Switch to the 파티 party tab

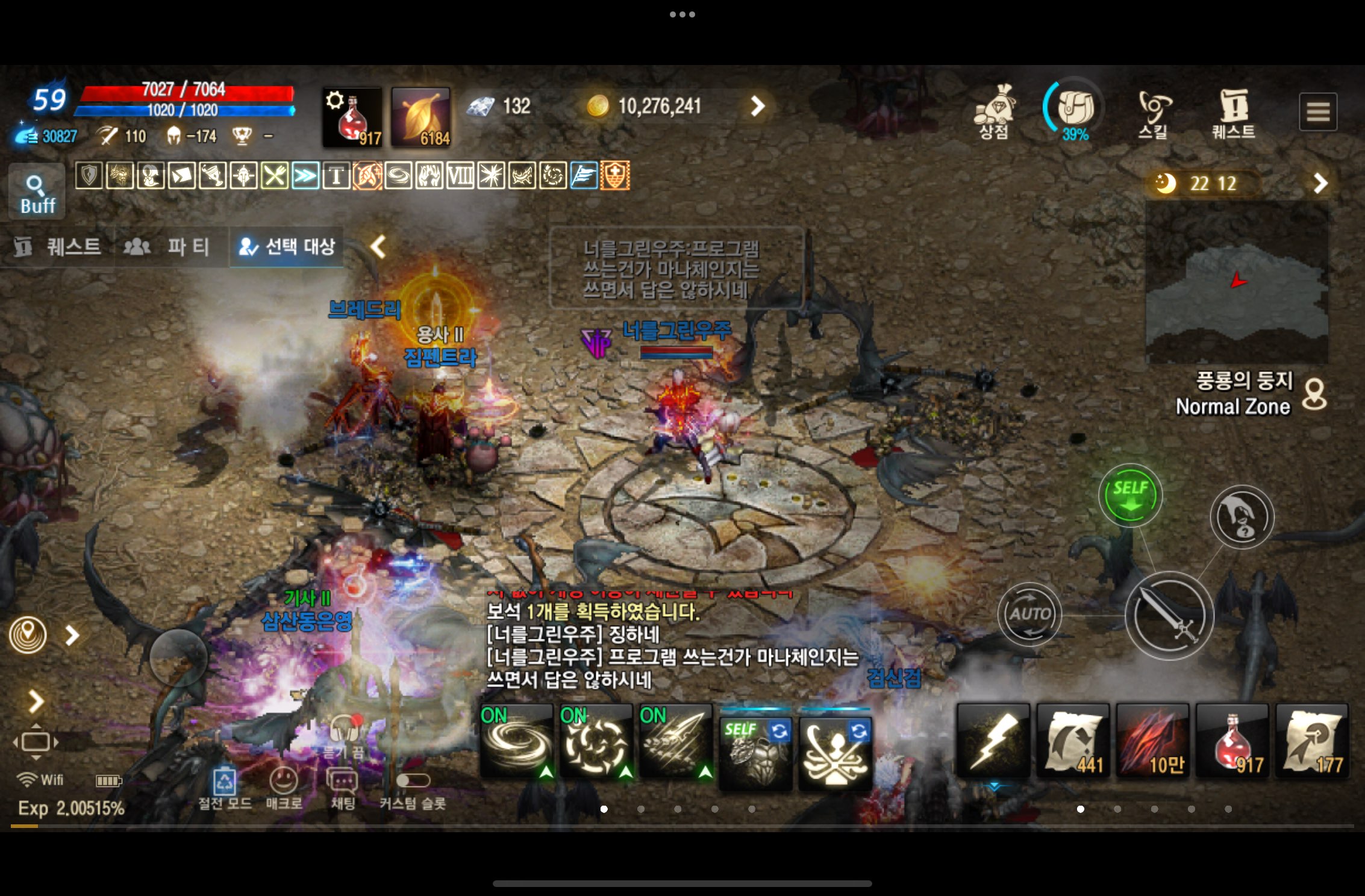click(167, 246)
